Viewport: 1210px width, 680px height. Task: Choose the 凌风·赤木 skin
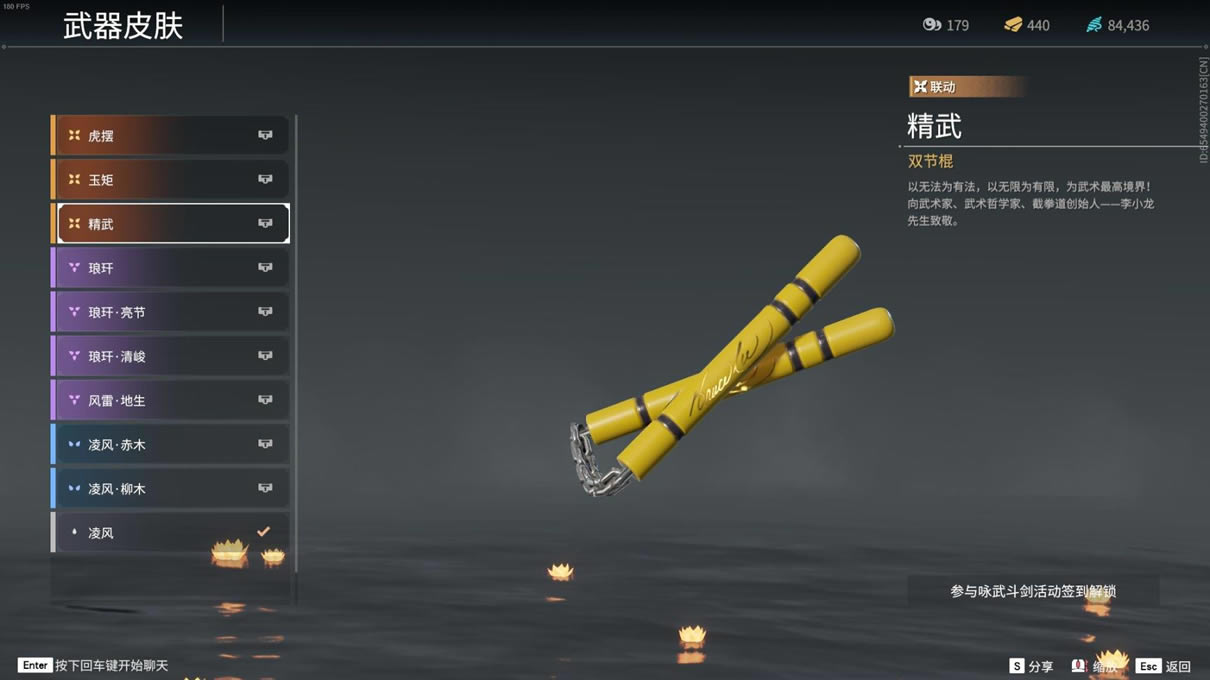tap(172, 444)
